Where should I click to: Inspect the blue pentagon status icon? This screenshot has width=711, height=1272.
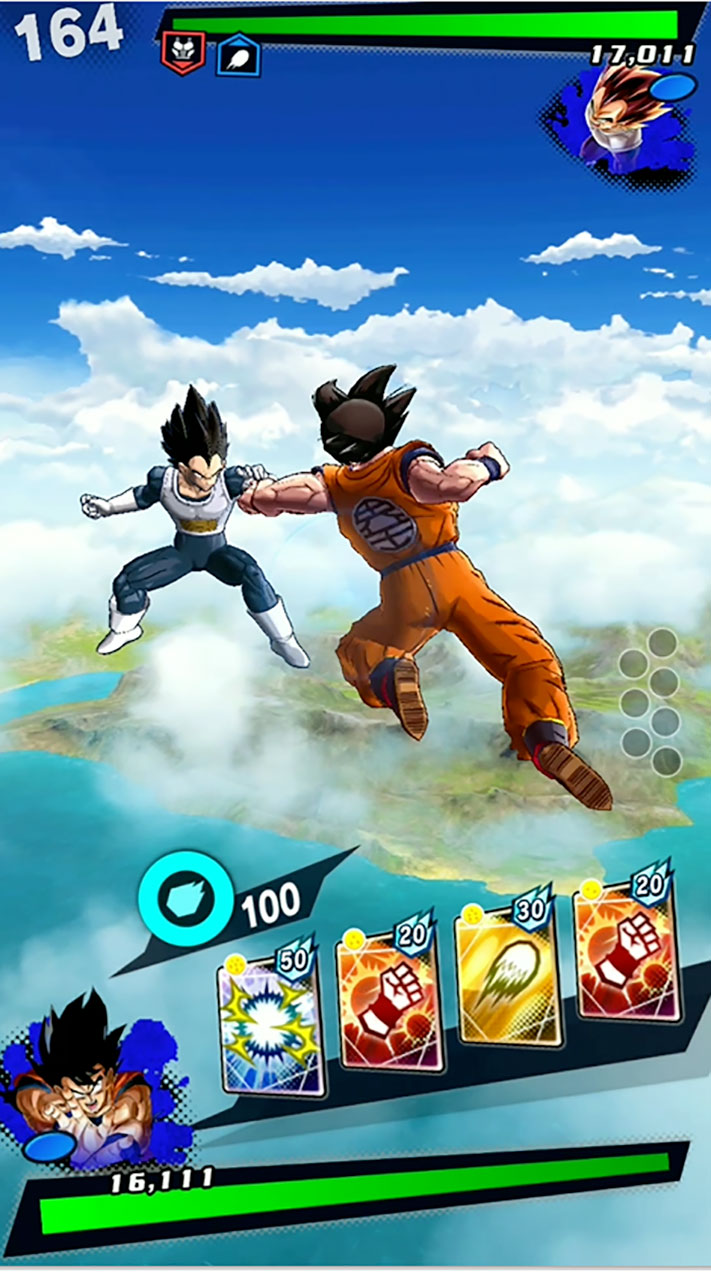(238, 55)
